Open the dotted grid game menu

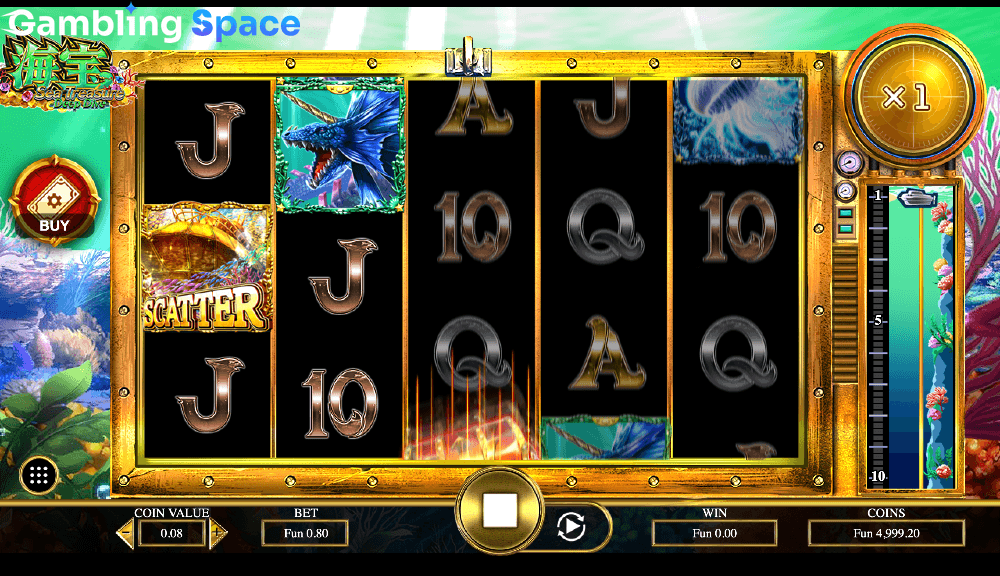(39, 475)
